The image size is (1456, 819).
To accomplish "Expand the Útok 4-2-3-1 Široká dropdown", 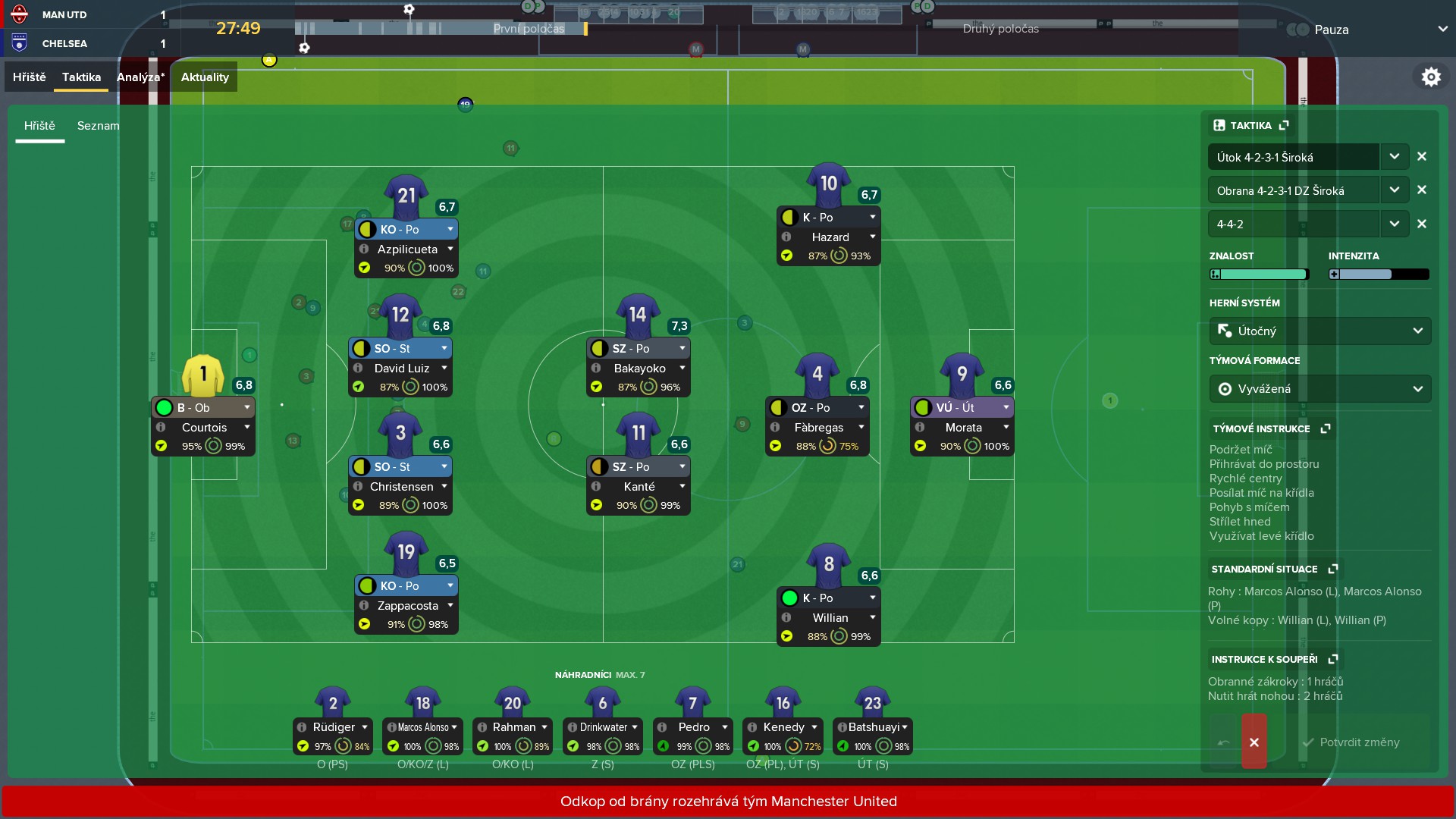I will pyautogui.click(x=1395, y=156).
